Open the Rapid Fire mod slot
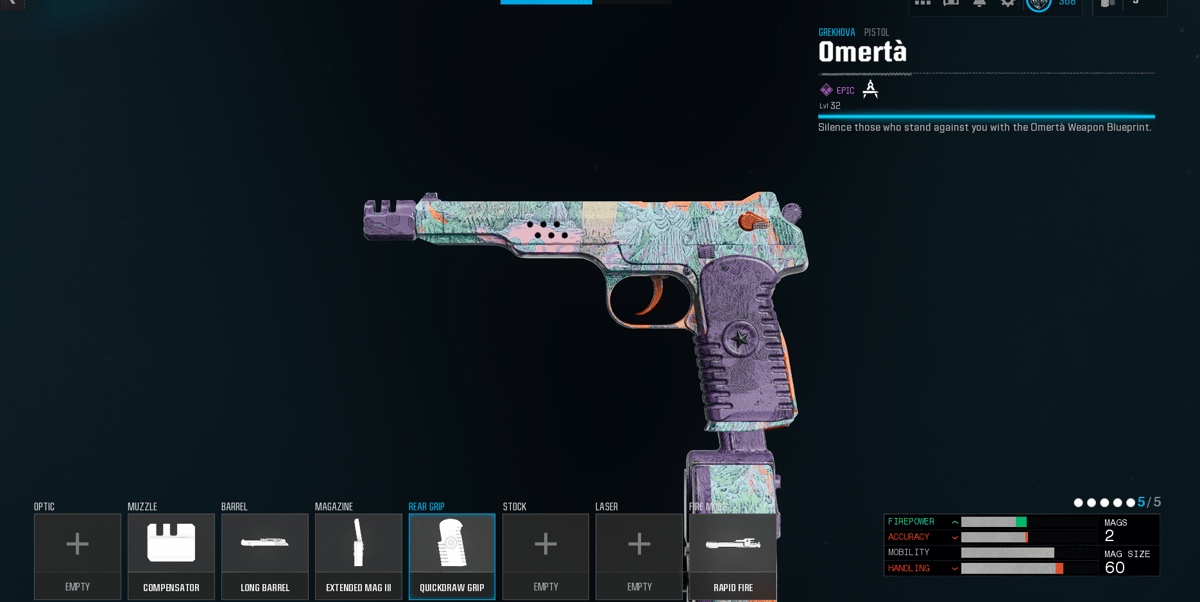 coord(733,556)
